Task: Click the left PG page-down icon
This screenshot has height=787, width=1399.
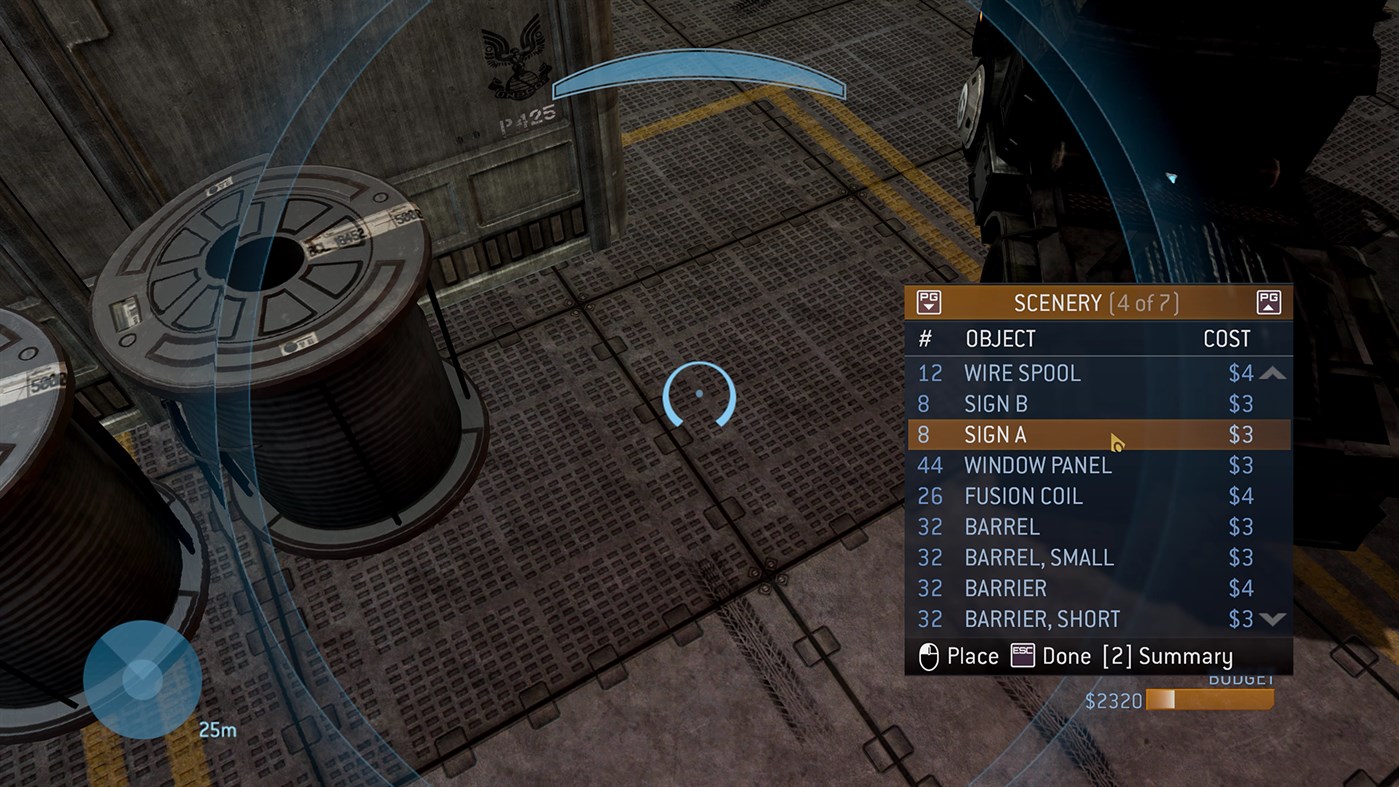Action: (930, 301)
